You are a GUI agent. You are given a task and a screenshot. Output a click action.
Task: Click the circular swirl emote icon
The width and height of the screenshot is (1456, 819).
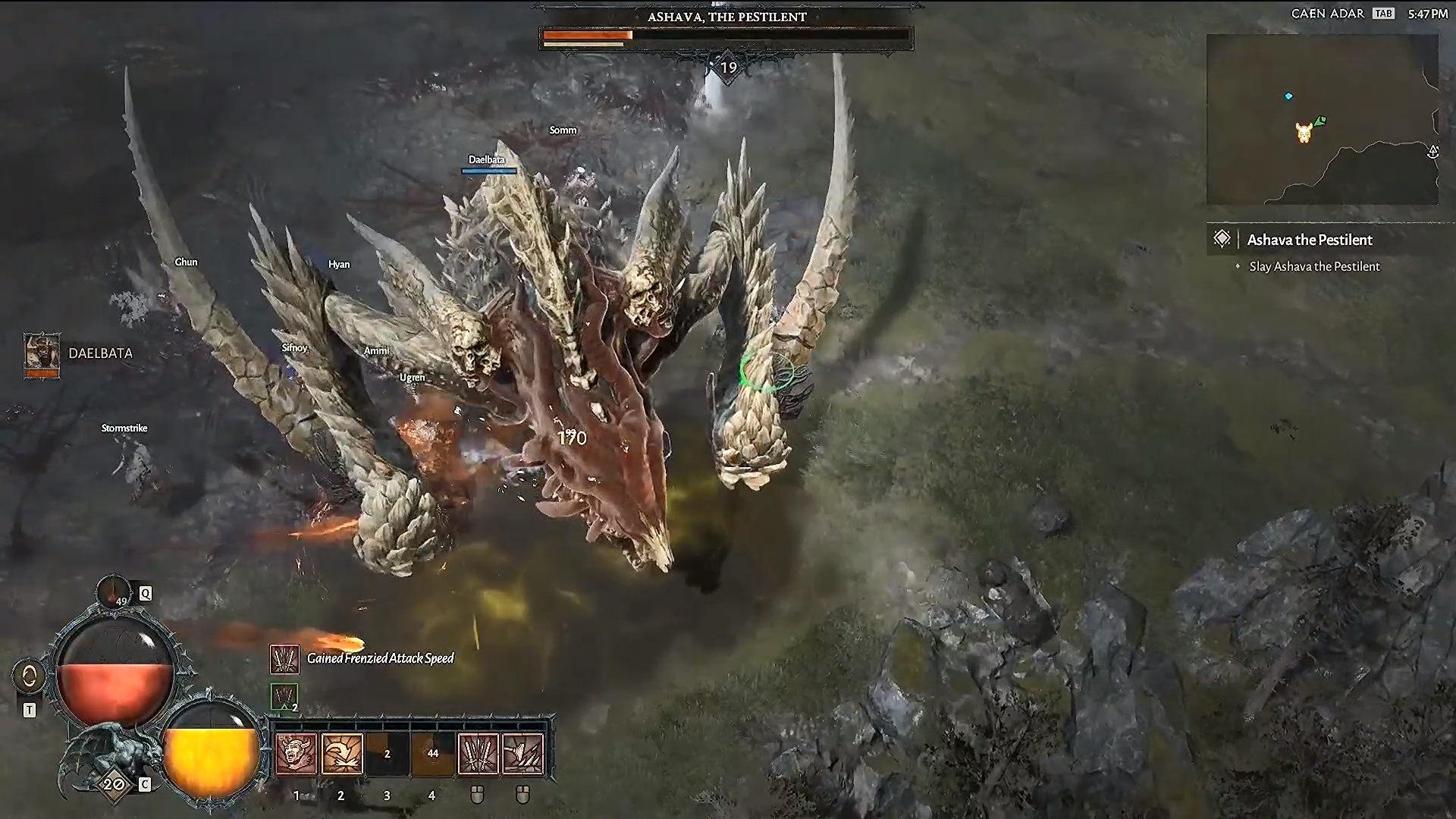30,676
